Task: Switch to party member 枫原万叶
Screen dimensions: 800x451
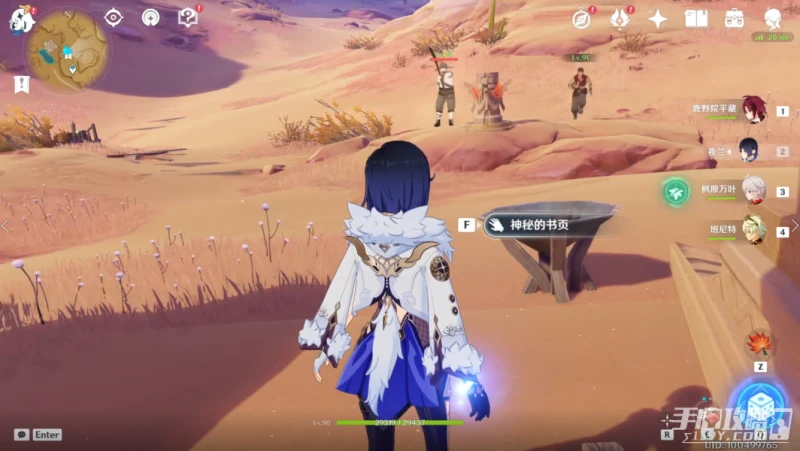Action: 752,190
